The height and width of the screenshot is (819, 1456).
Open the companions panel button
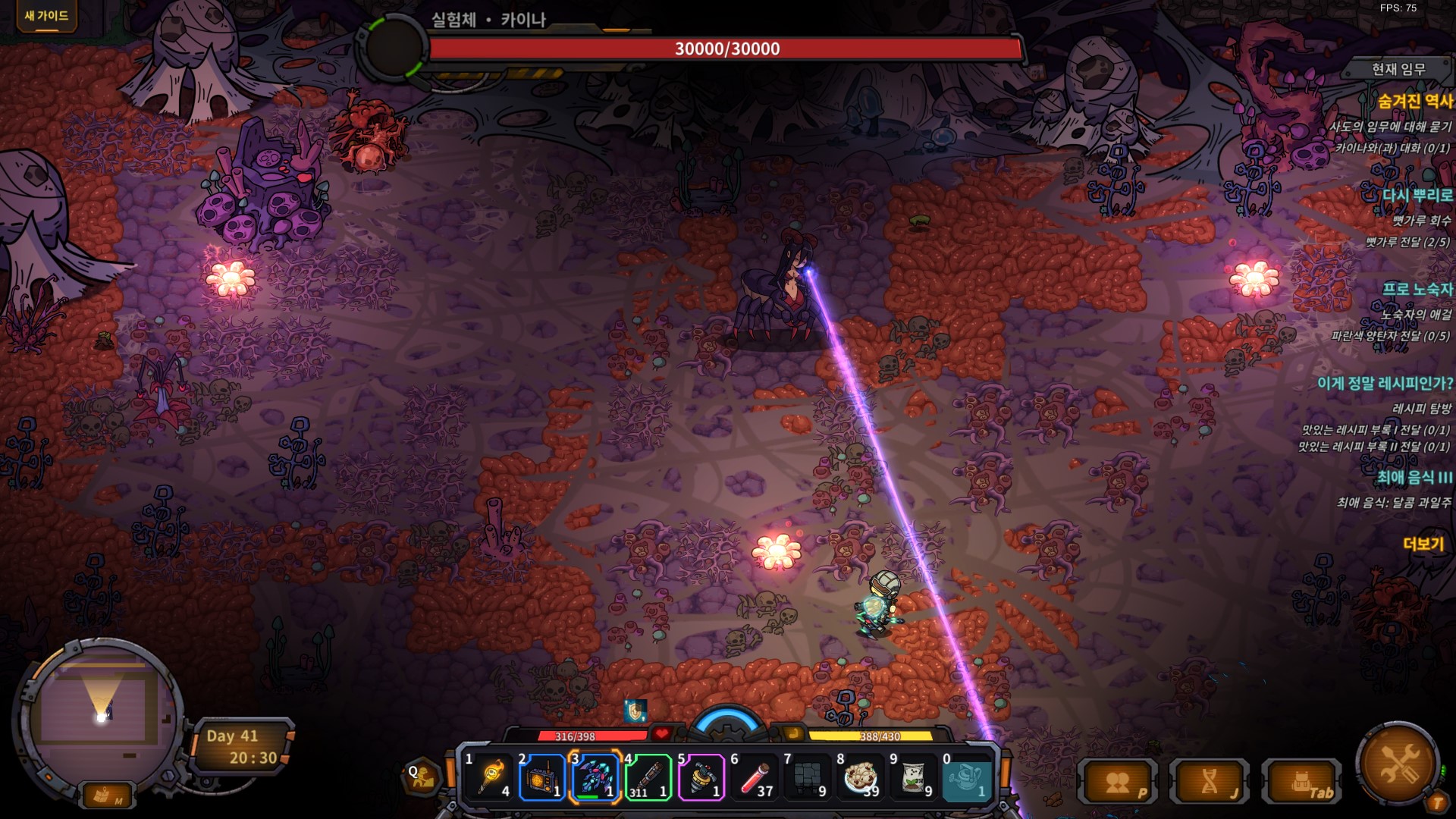point(1119,783)
